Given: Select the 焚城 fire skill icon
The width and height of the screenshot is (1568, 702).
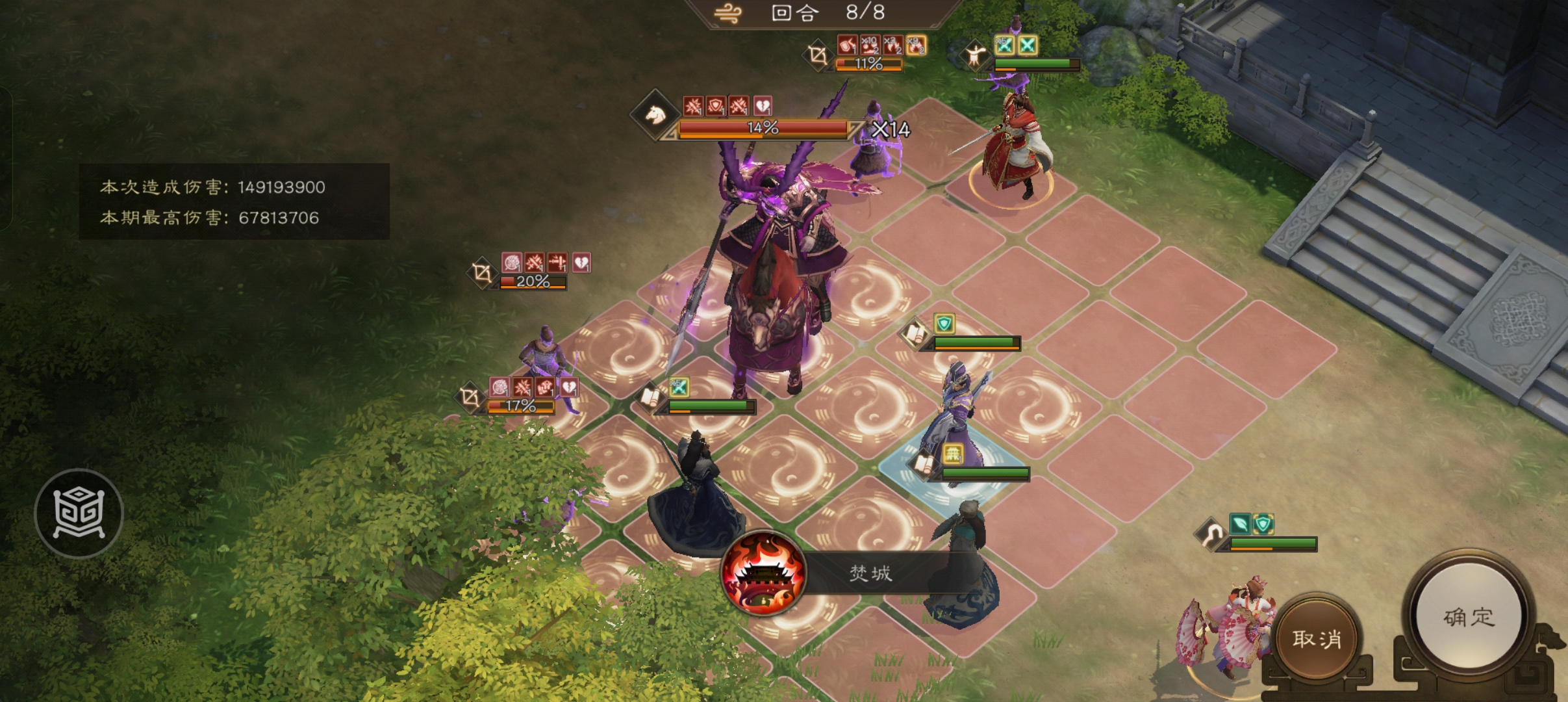Looking at the screenshot, I should click(764, 573).
